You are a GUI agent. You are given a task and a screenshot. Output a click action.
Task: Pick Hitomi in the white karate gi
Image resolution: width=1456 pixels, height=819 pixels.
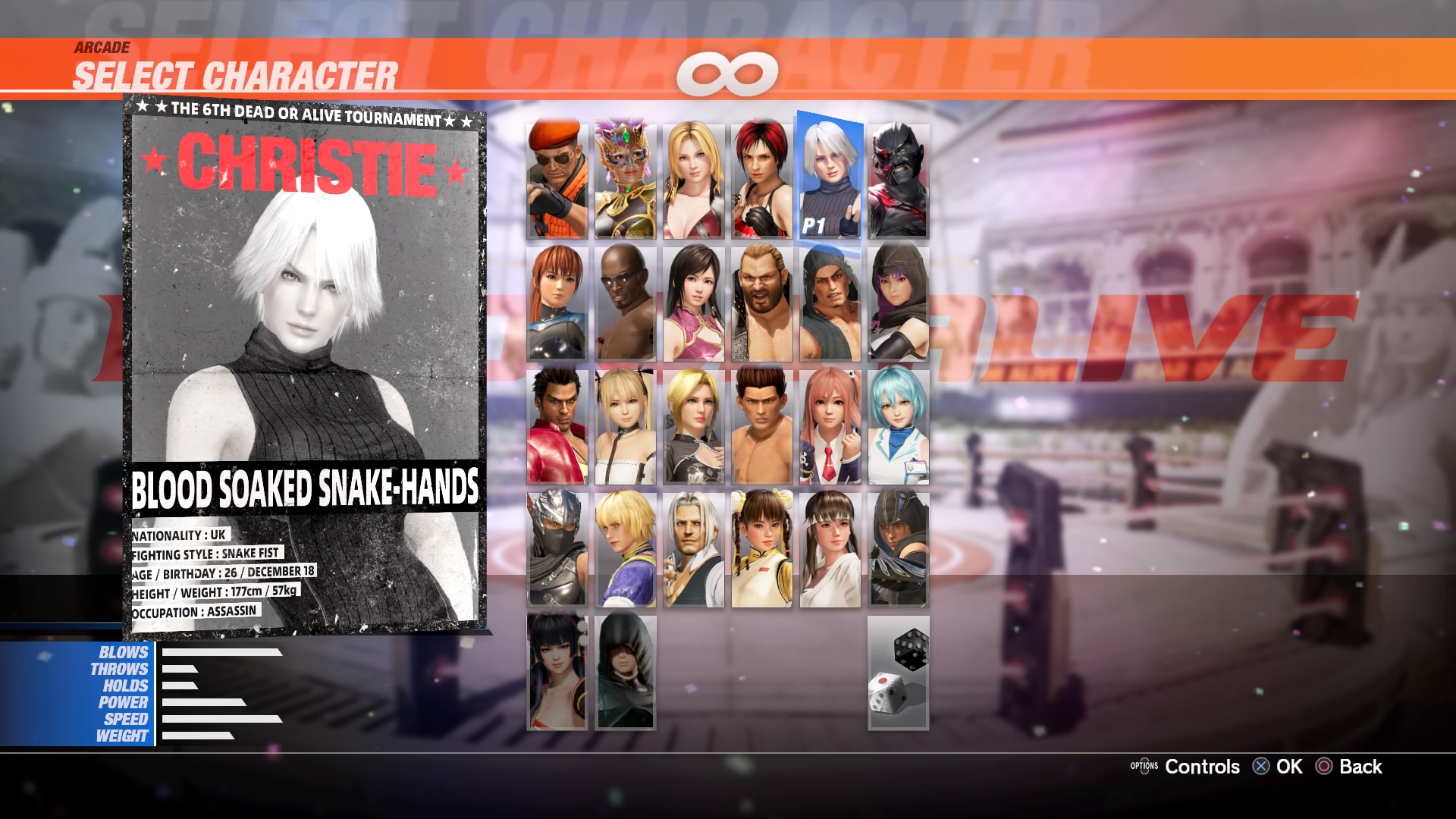(x=830, y=550)
